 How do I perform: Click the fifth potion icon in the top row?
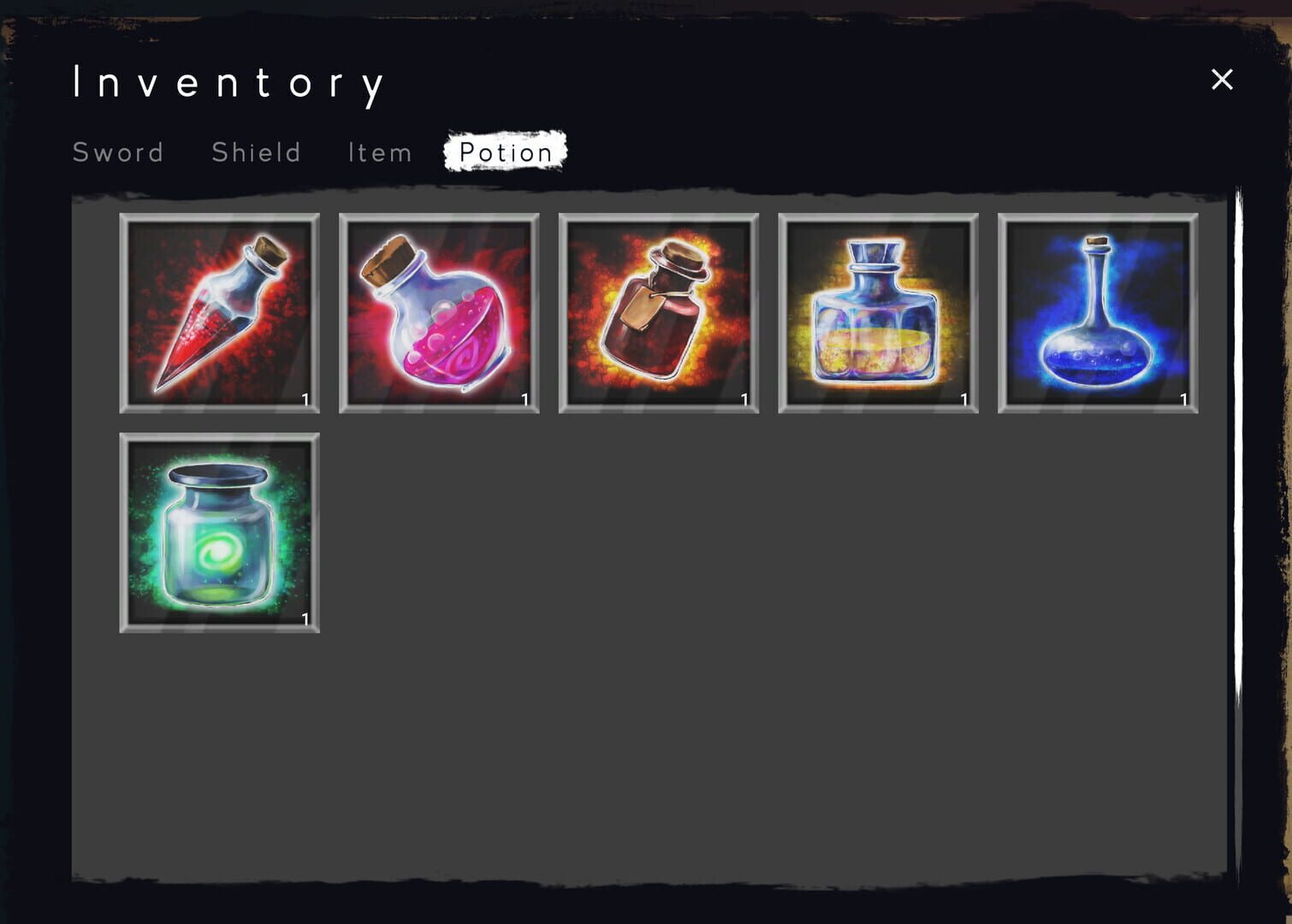(1097, 313)
